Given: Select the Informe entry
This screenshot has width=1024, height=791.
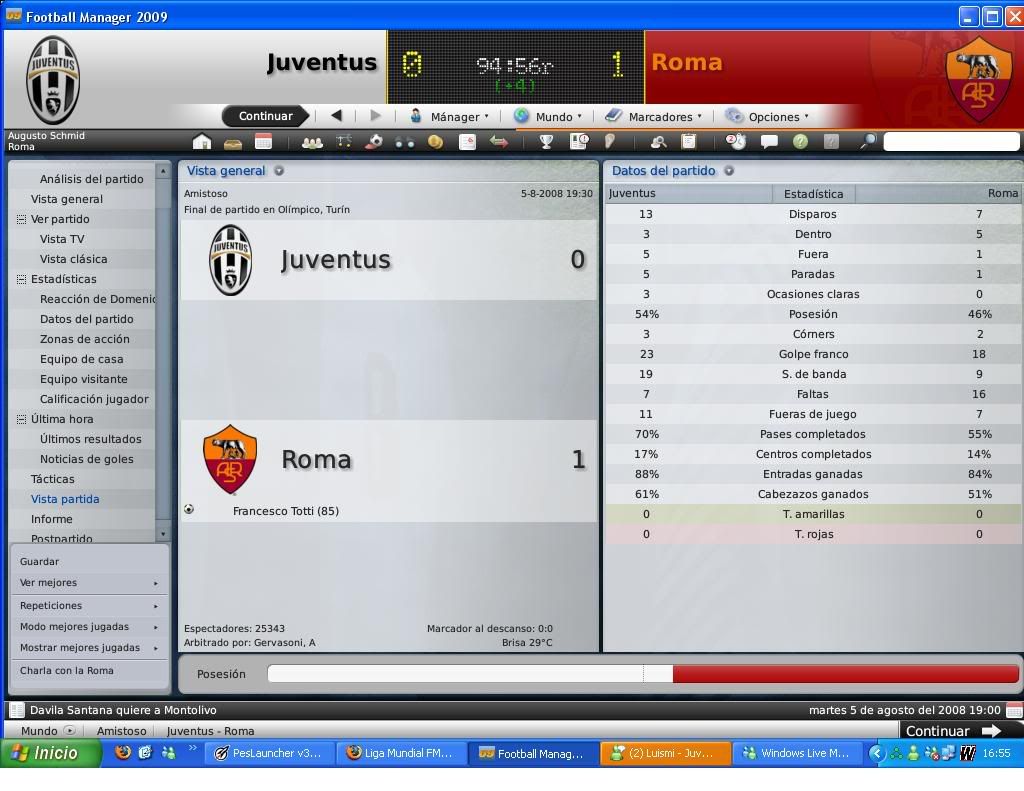Looking at the screenshot, I should click(x=51, y=519).
